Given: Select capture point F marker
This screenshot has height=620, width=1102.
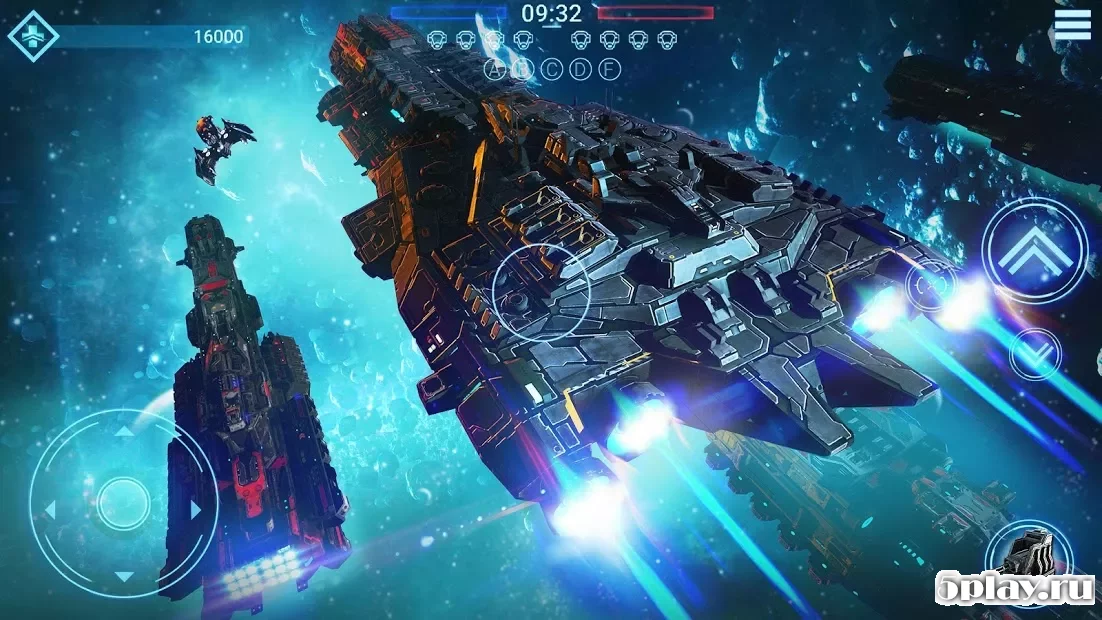Looking at the screenshot, I should (x=609, y=69).
